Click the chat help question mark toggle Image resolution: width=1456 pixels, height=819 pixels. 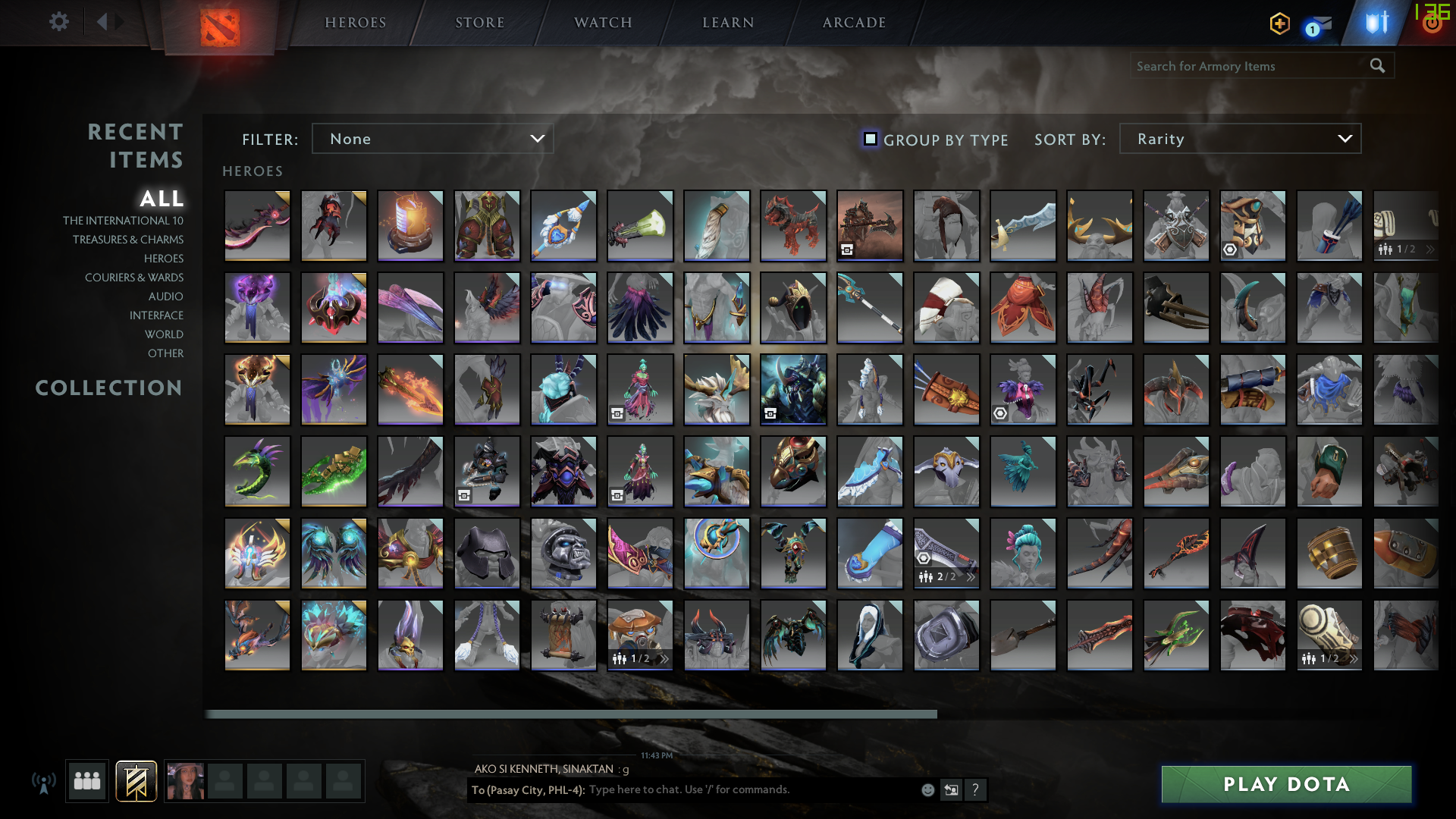tap(976, 789)
